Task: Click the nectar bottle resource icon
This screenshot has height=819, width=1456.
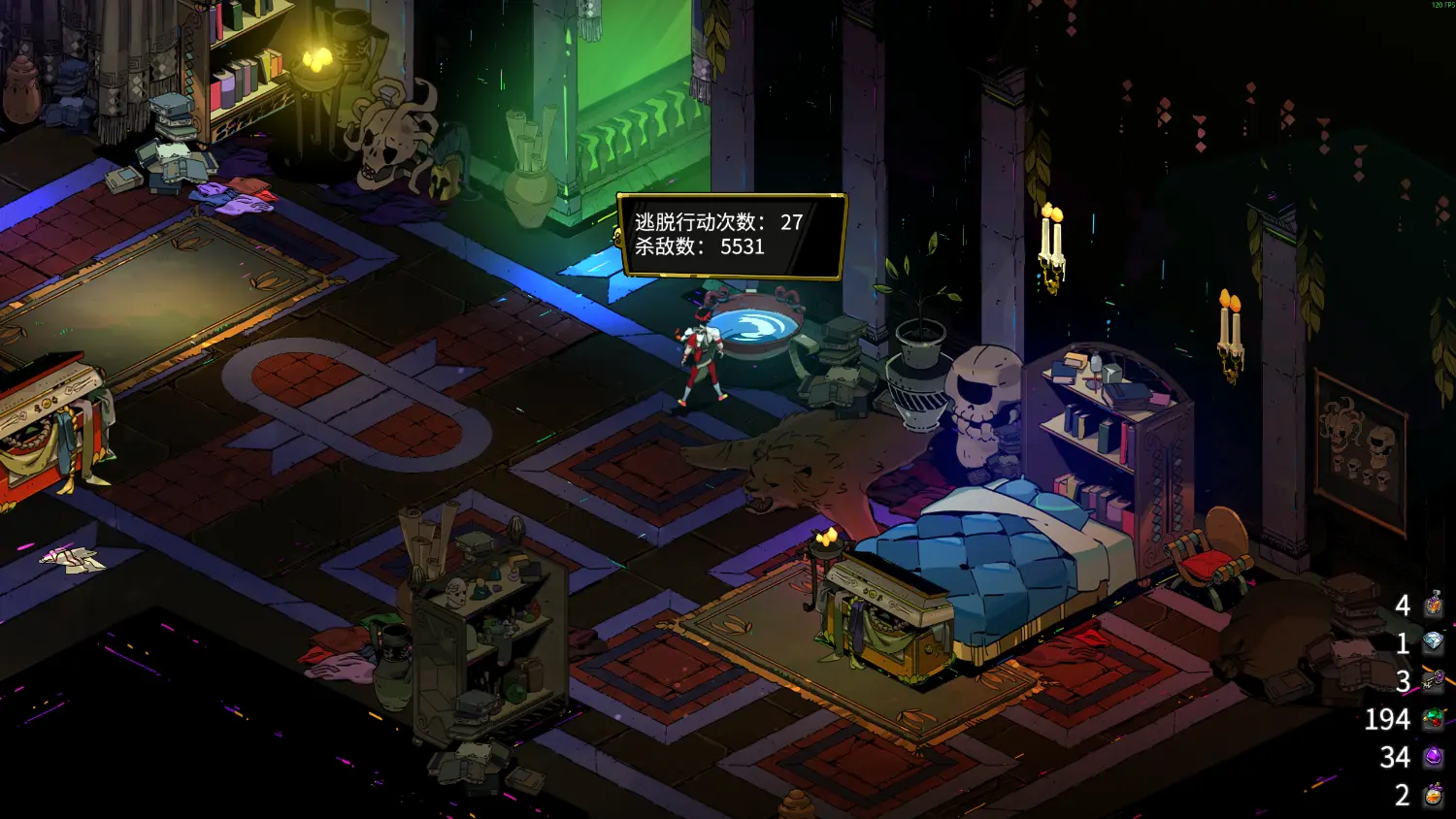Action: 1433,606
